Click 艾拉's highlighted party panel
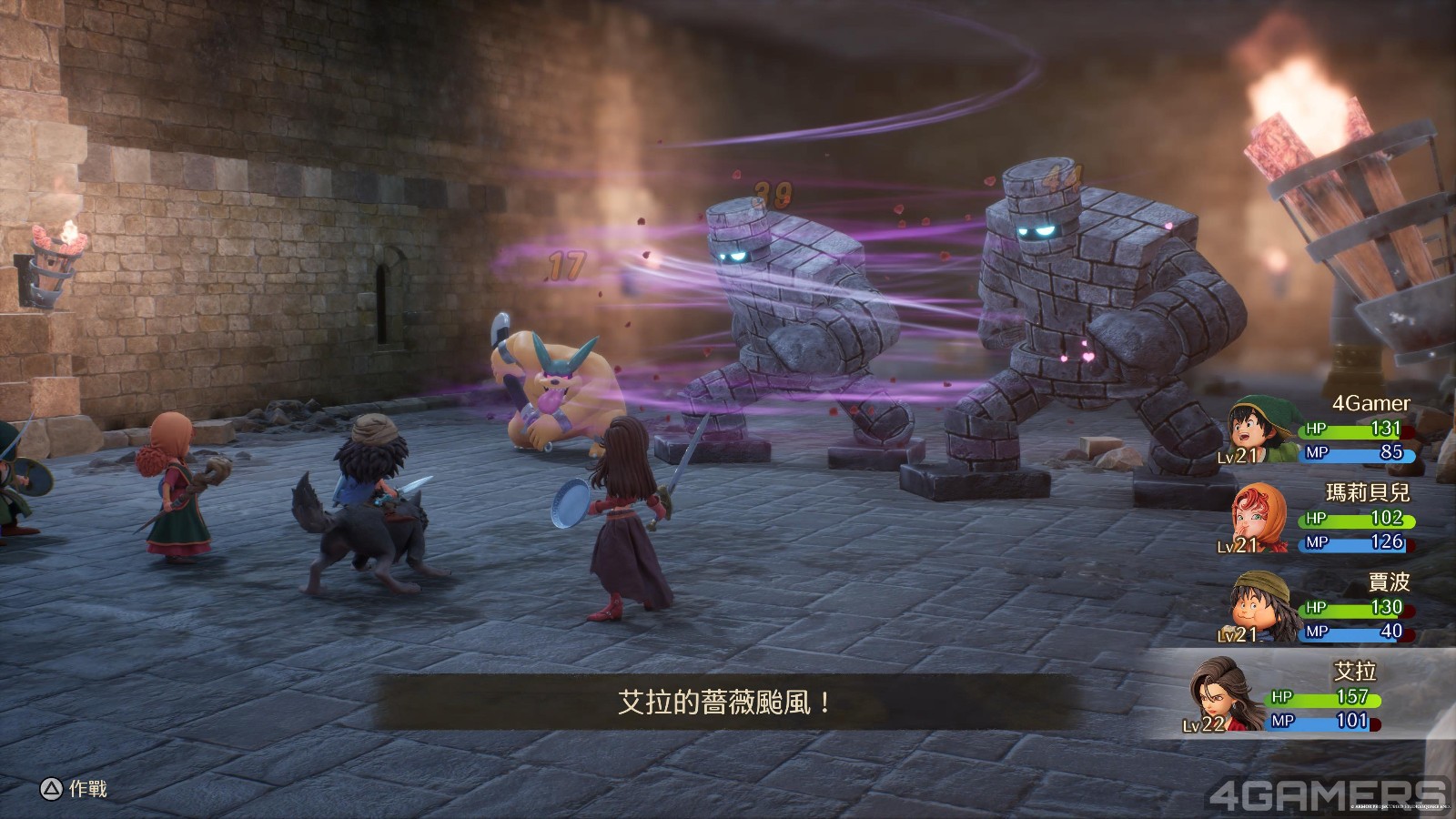 [x=1310, y=696]
